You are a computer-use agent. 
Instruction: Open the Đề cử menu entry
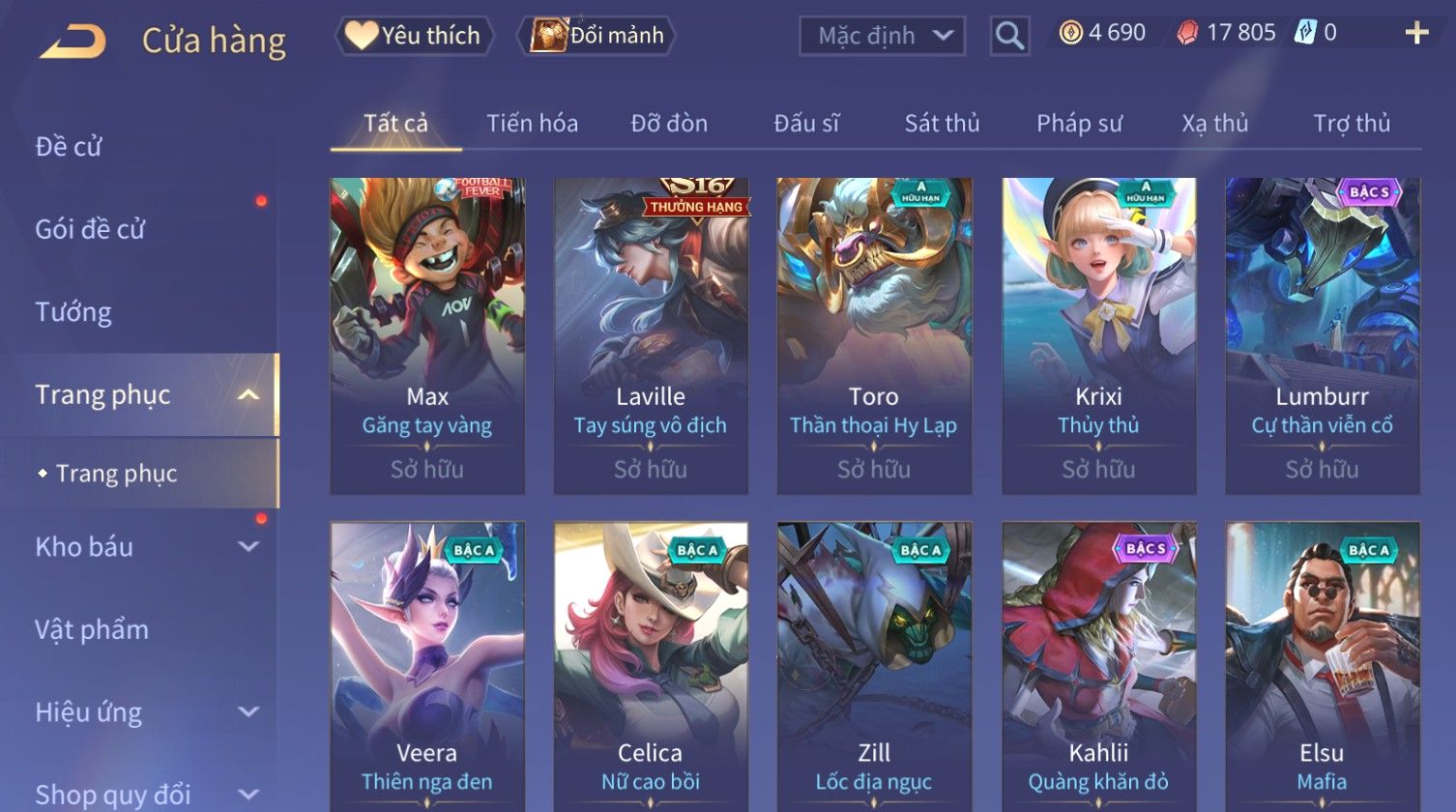click(69, 147)
